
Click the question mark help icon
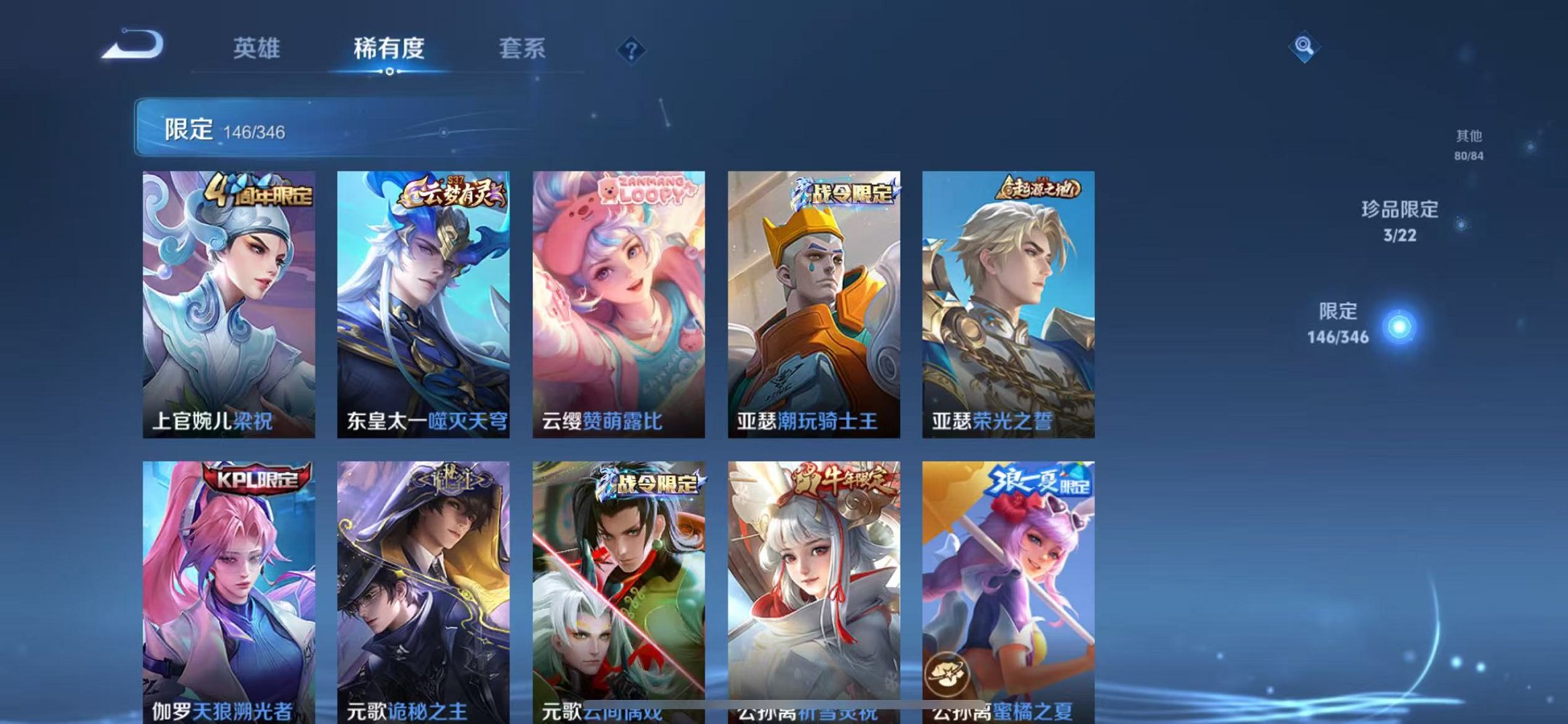coord(631,50)
